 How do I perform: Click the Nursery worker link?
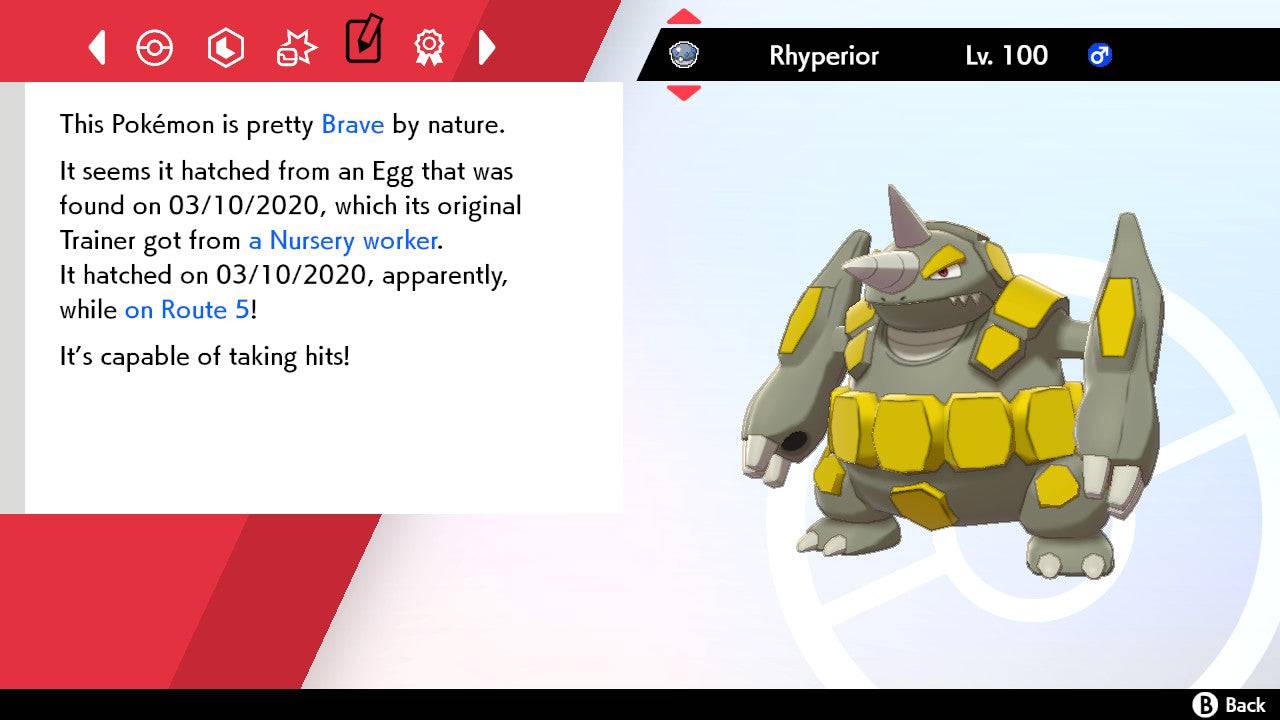(x=342, y=241)
